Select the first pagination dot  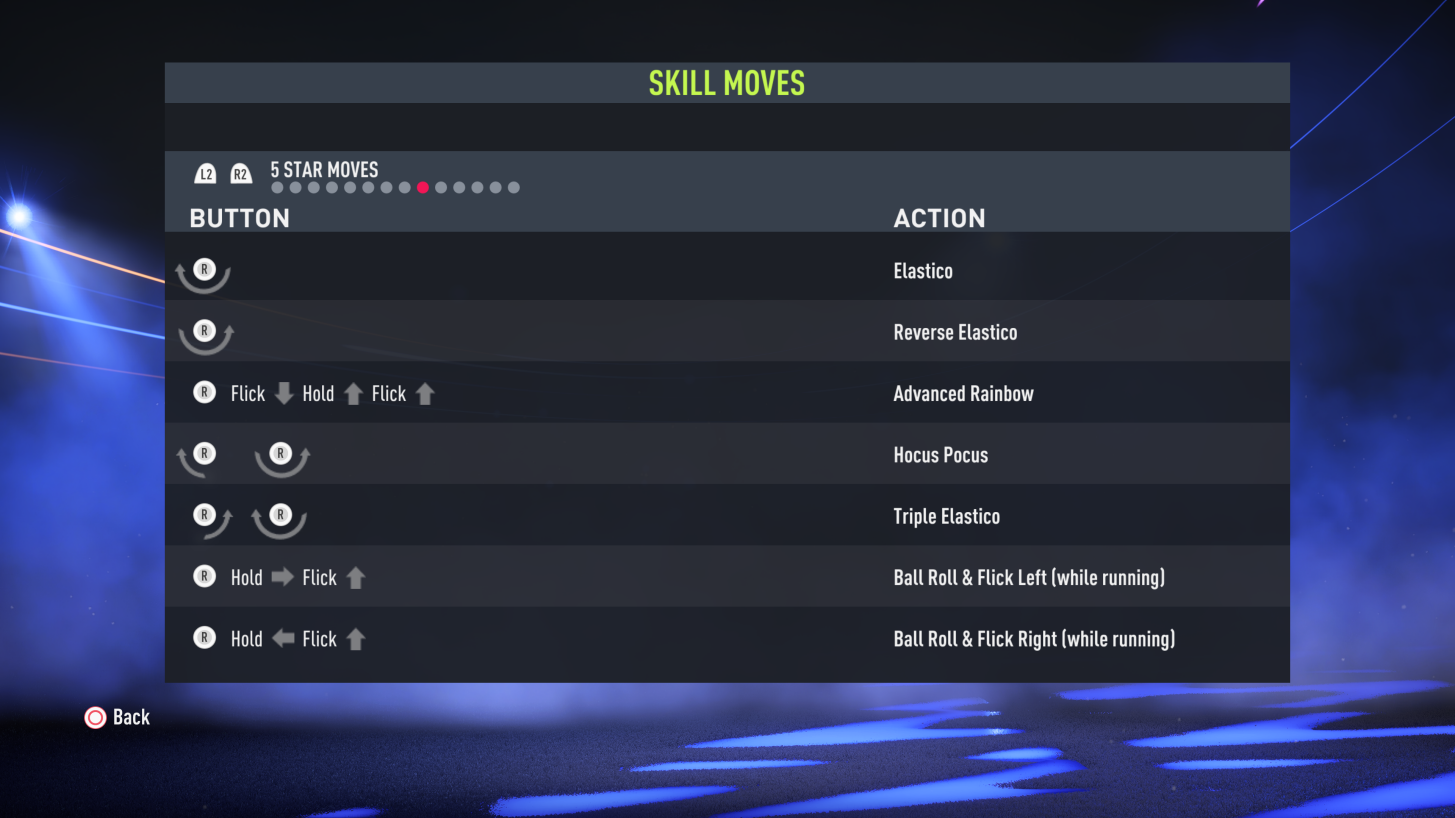tap(278, 187)
